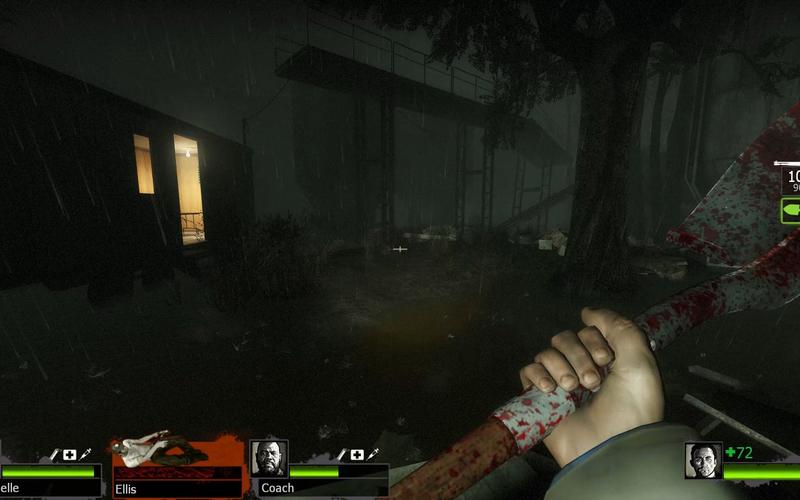The height and width of the screenshot is (500, 800).
Task: Click Coach's first aid kit icon
Action: point(357,455)
